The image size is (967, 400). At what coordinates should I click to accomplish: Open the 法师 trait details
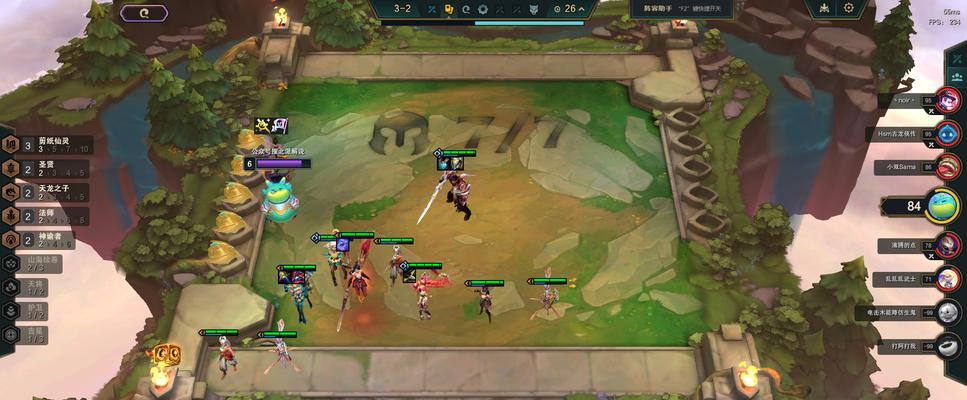coord(40,216)
